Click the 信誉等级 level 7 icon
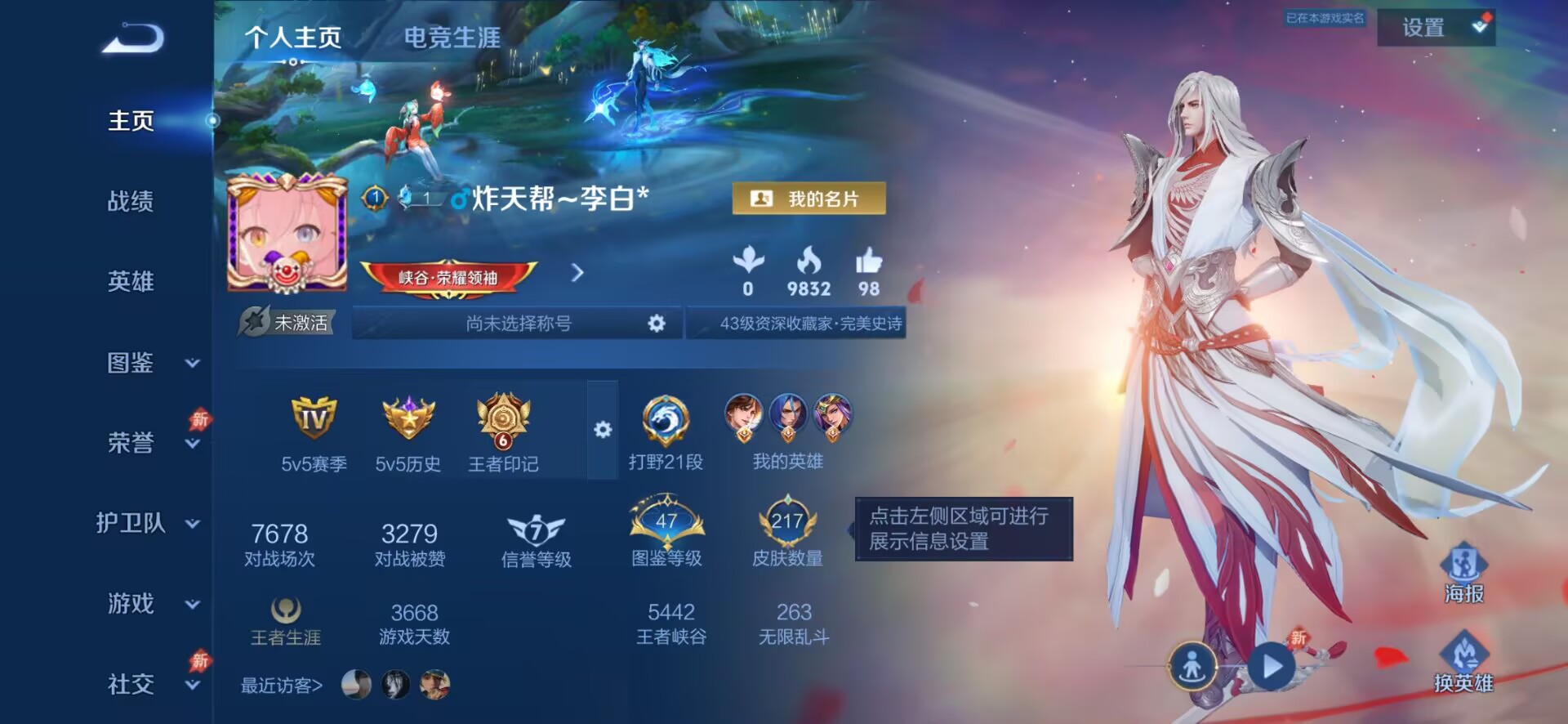 [x=533, y=531]
